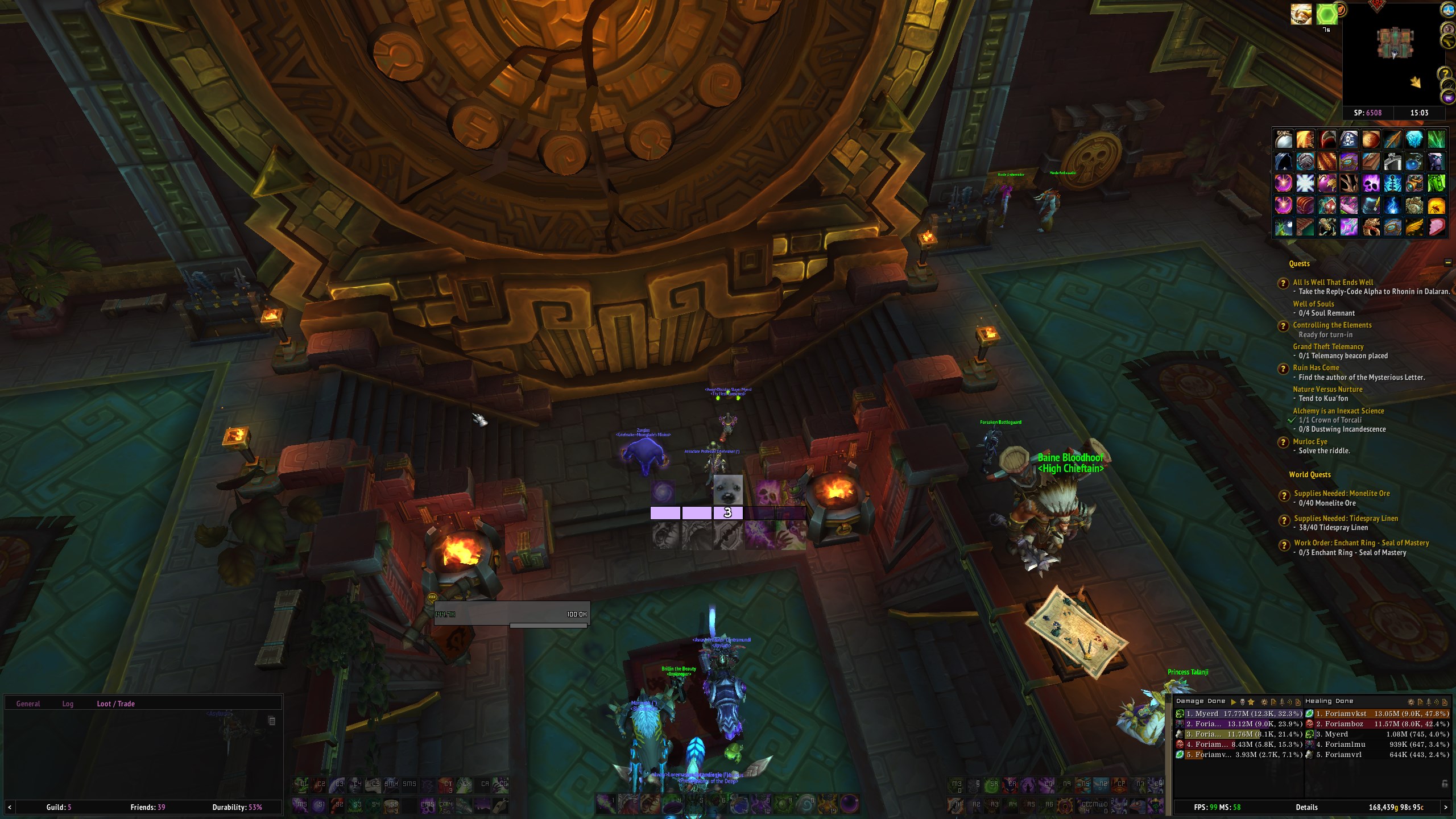Show the Friends list panel
The width and height of the screenshot is (1456, 819).
click(148, 807)
